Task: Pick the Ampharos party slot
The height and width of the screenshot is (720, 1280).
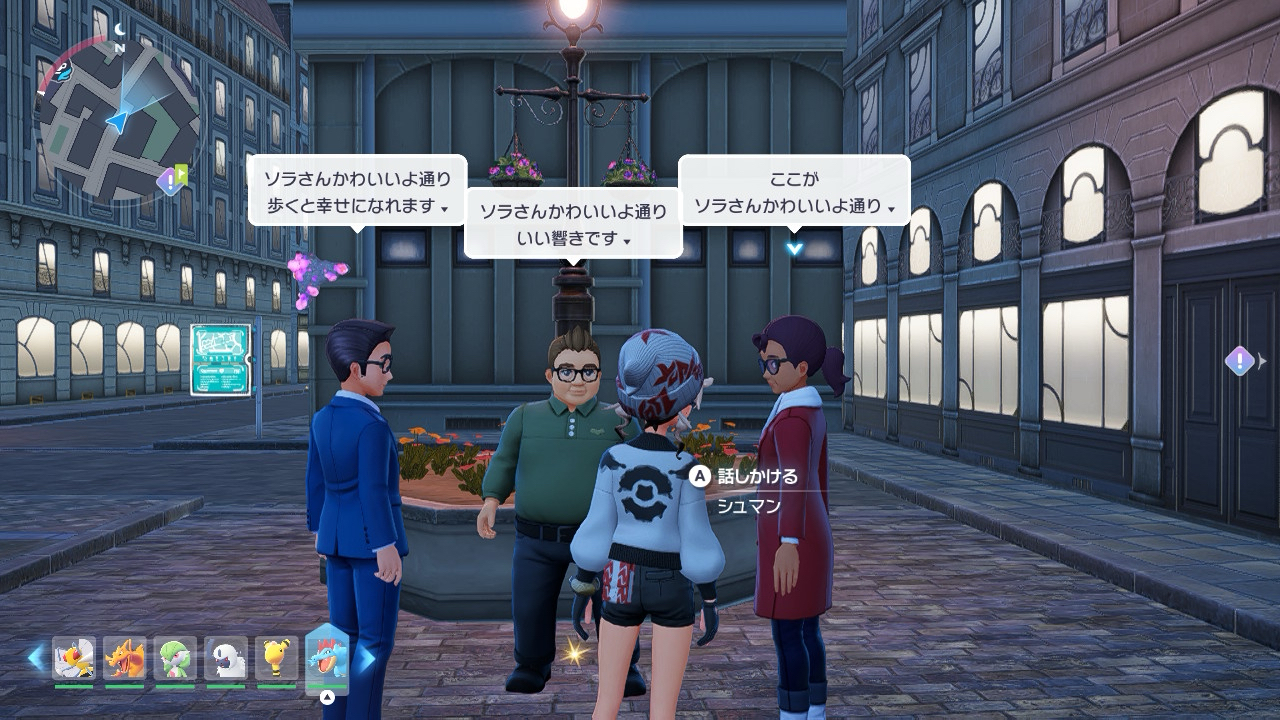Action: point(276,658)
